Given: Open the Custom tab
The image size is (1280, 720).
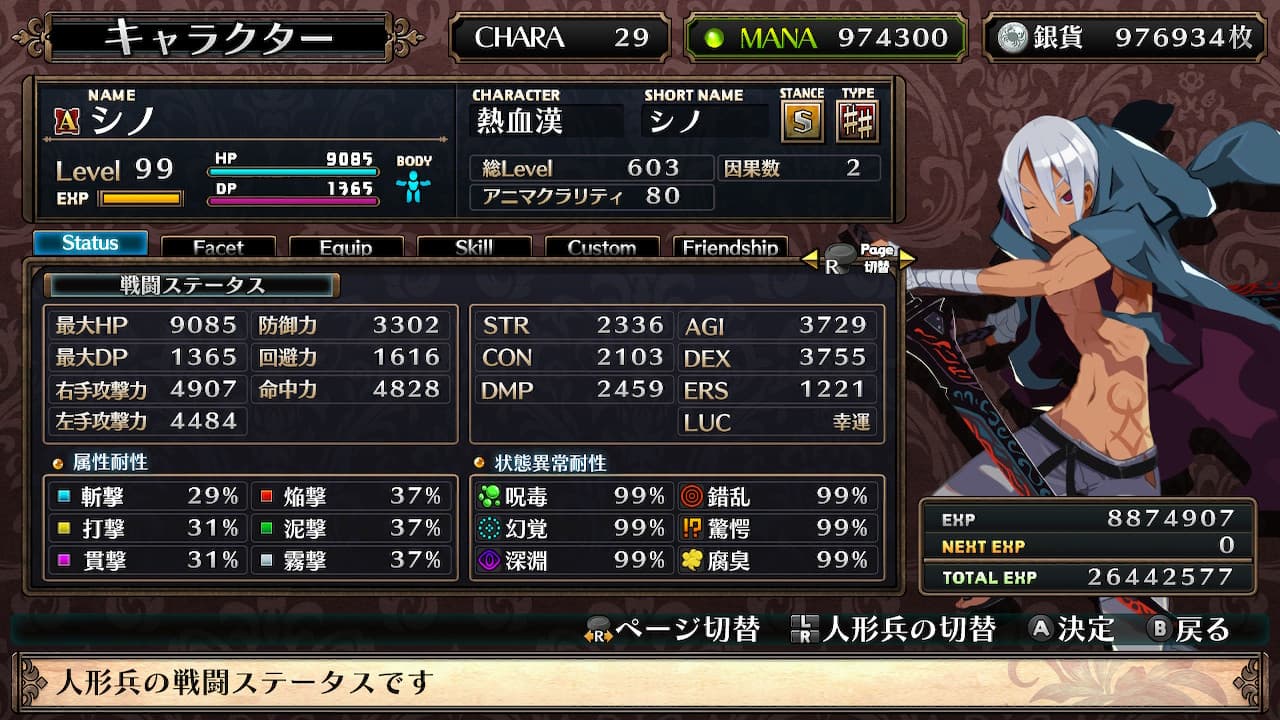Looking at the screenshot, I should (602, 247).
